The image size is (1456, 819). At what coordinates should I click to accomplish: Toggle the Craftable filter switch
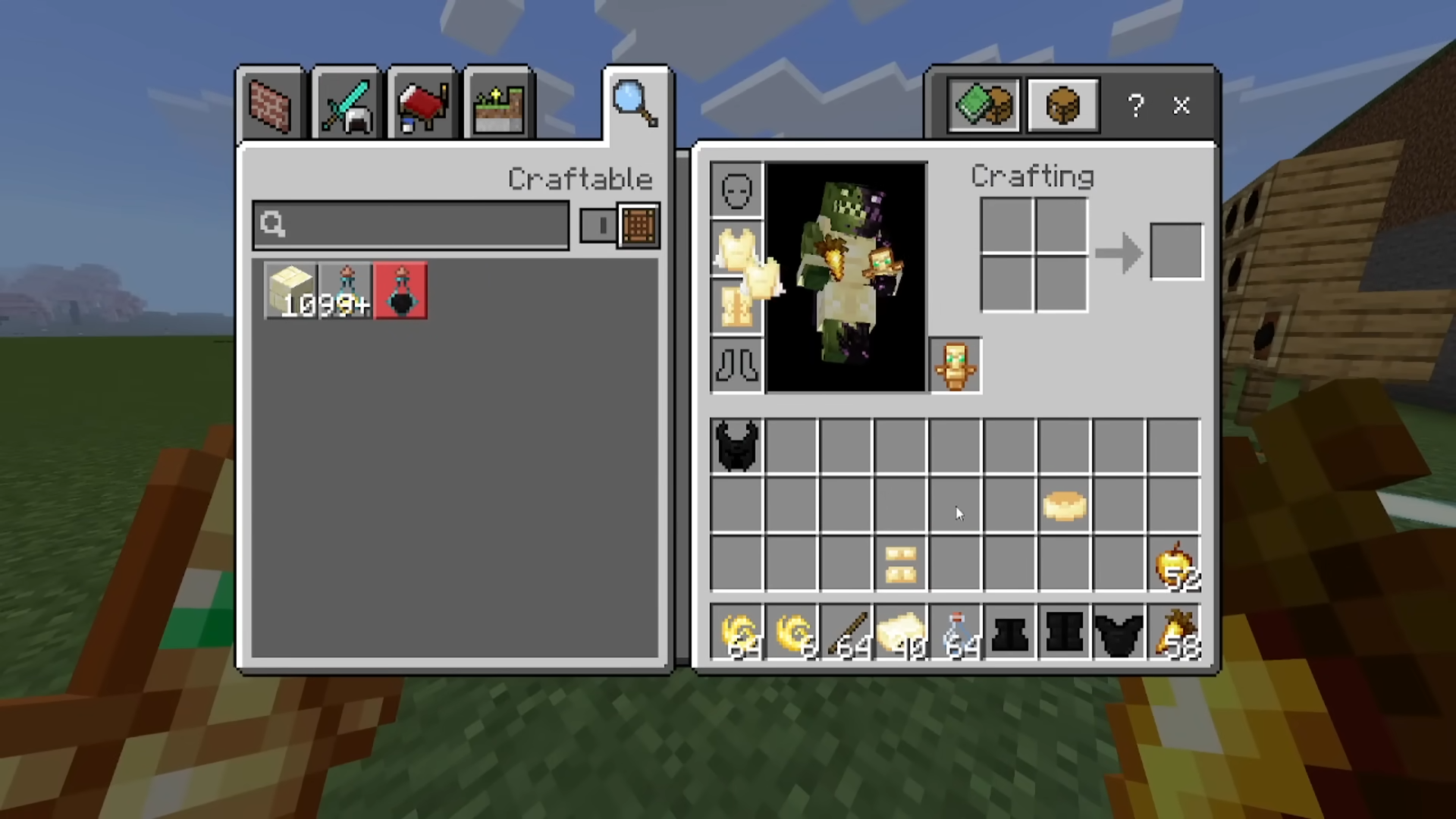(x=619, y=225)
